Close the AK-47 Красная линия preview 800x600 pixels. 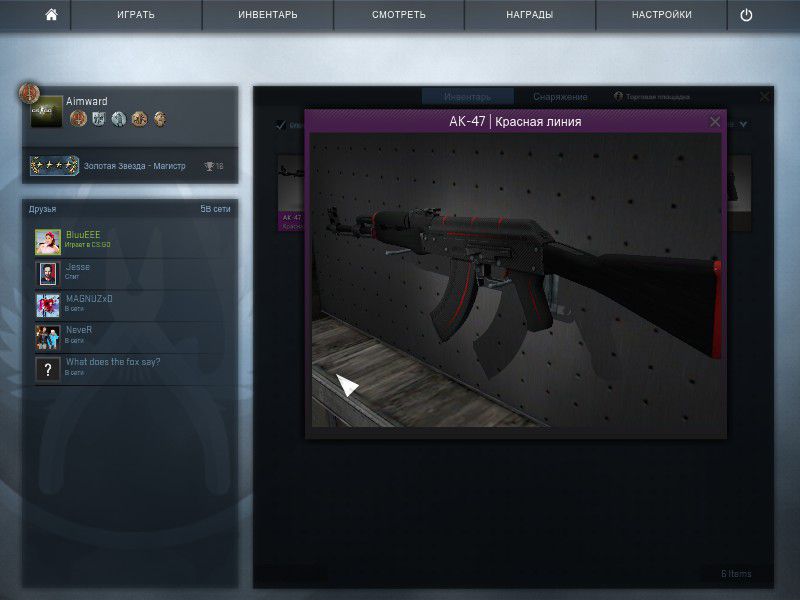click(715, 122)
